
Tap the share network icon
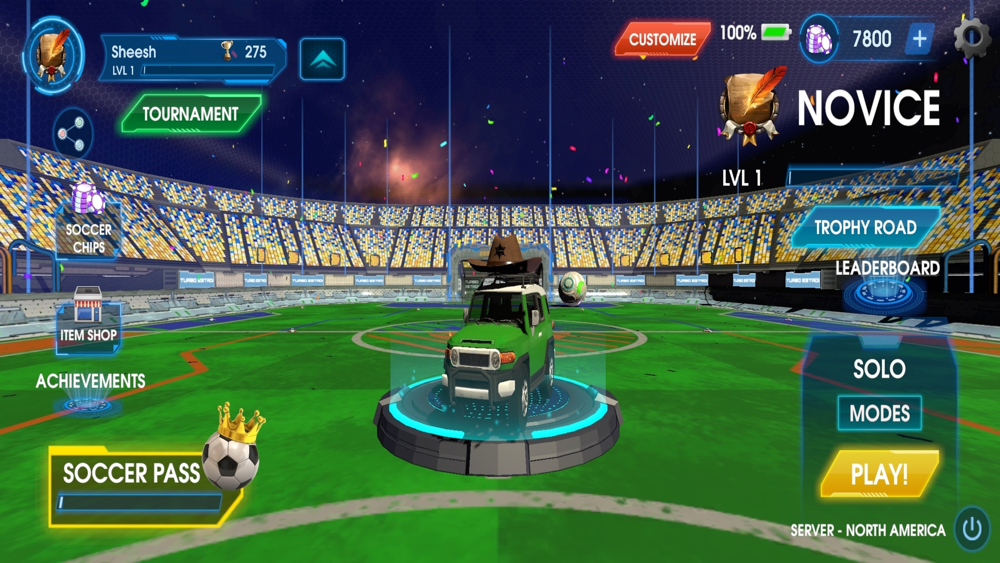click(72, 133)
